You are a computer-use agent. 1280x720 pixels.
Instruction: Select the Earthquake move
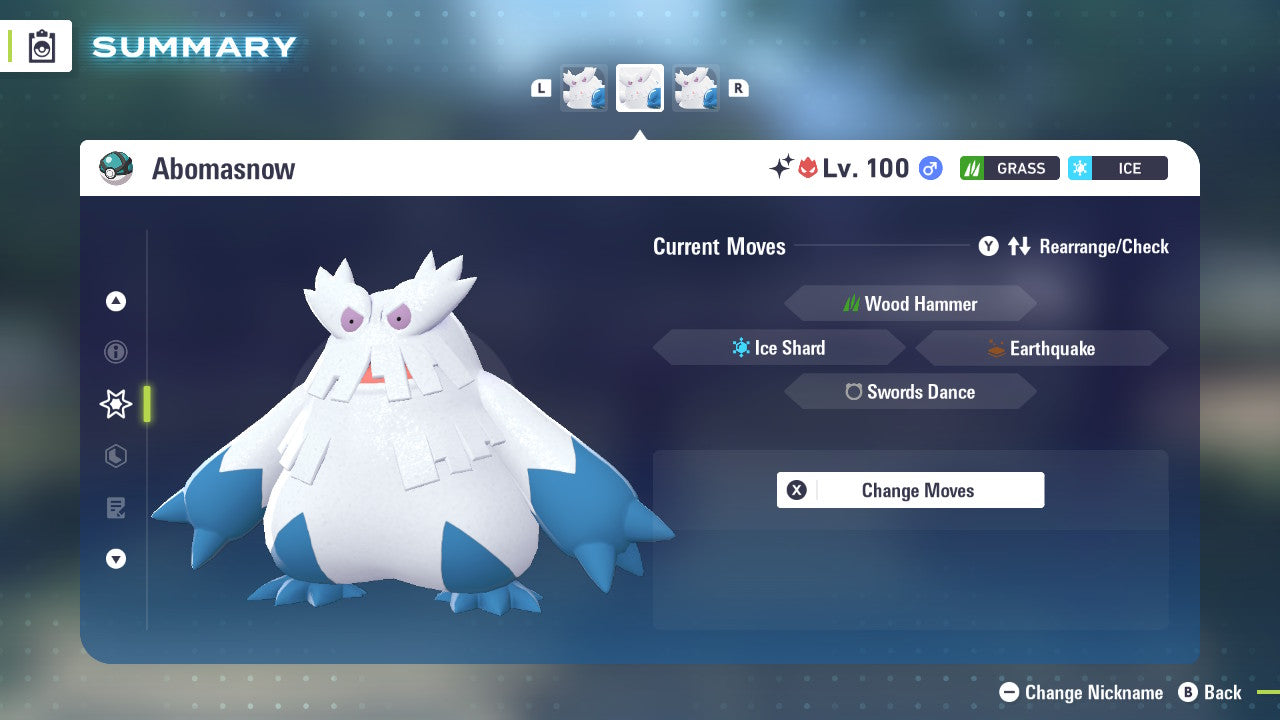[1040, 348]
